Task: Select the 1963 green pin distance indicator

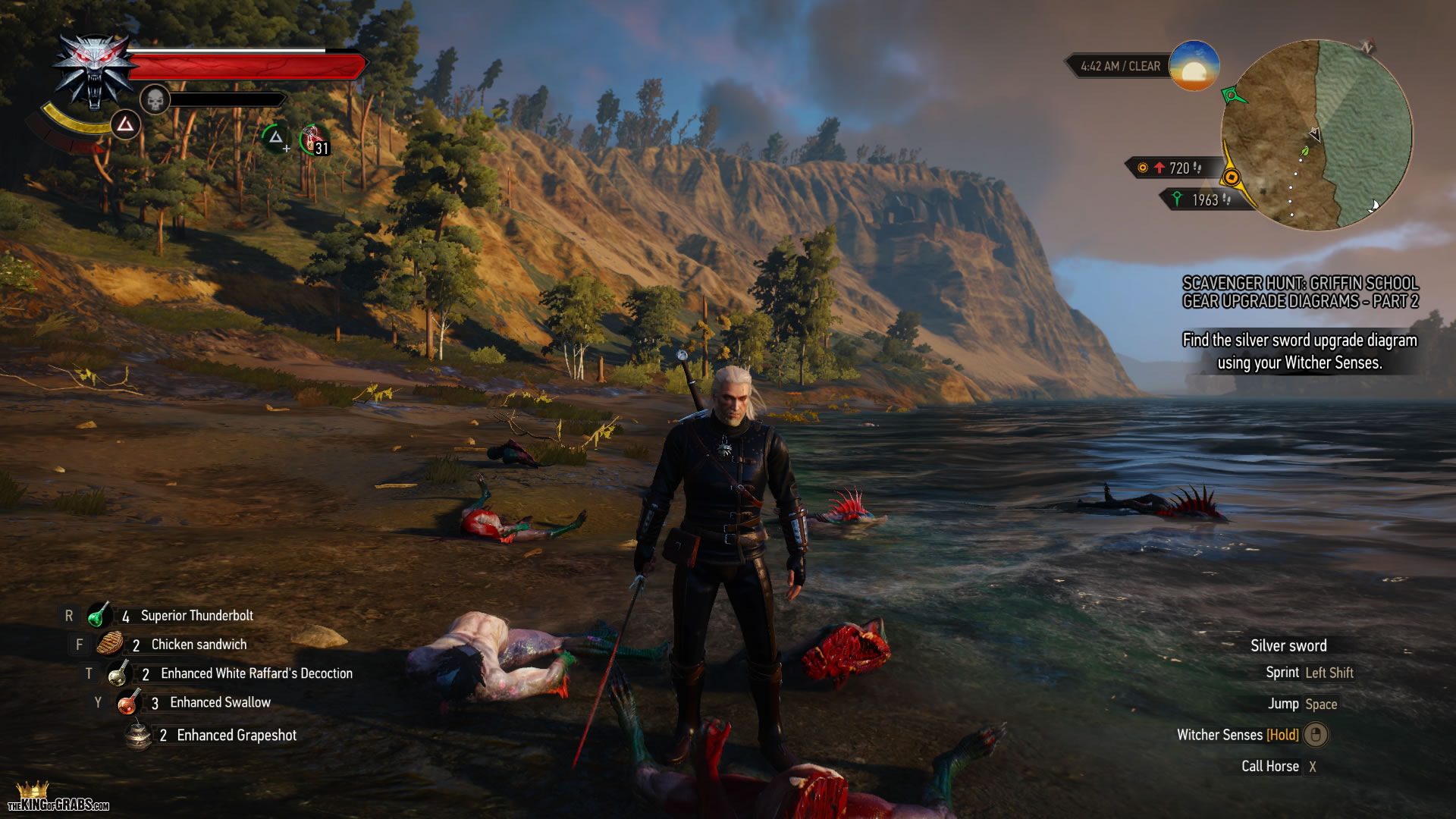Action: click(x=1201, y=200)
